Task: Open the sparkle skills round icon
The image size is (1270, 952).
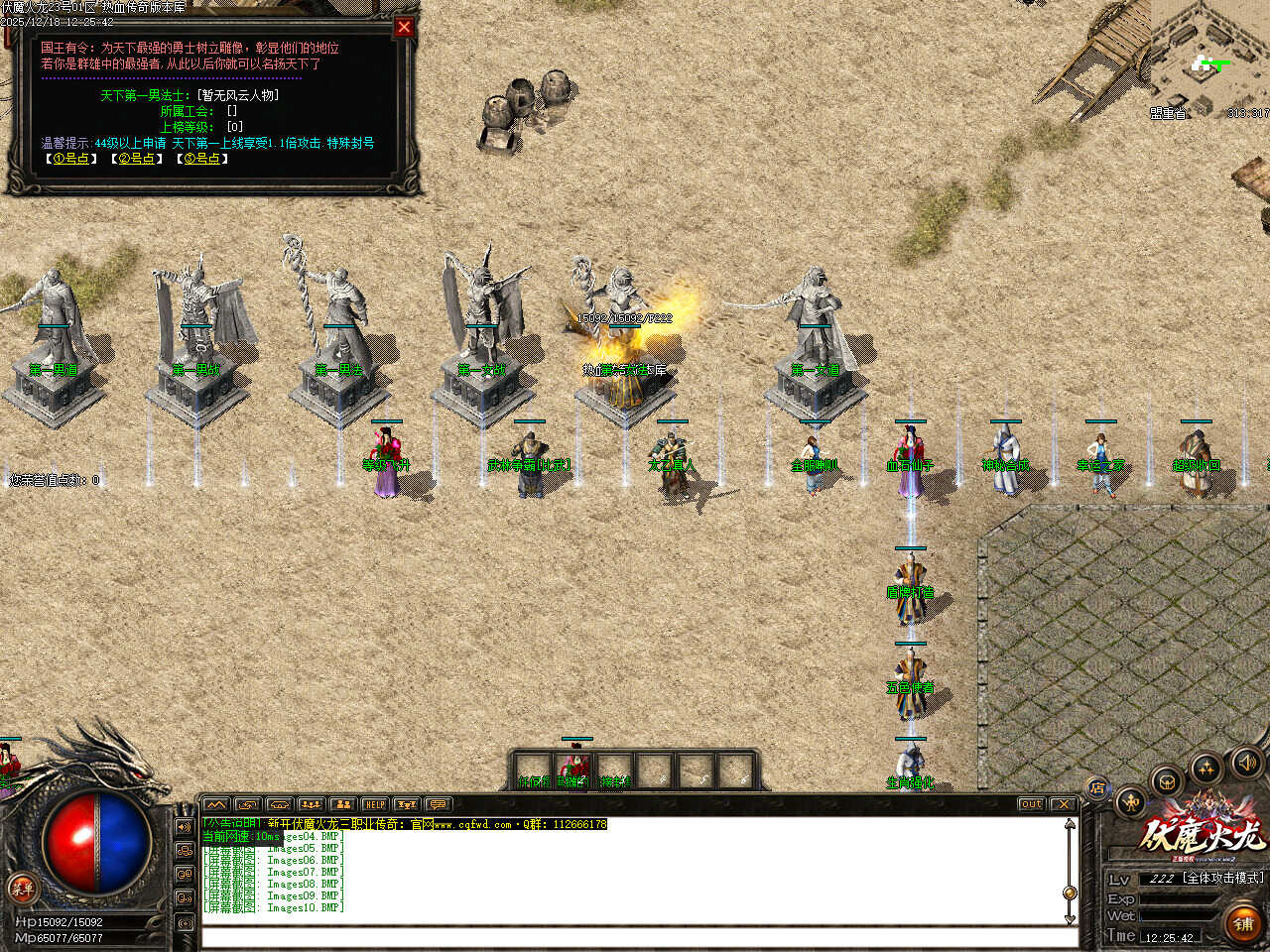Action: point(1206,768)
